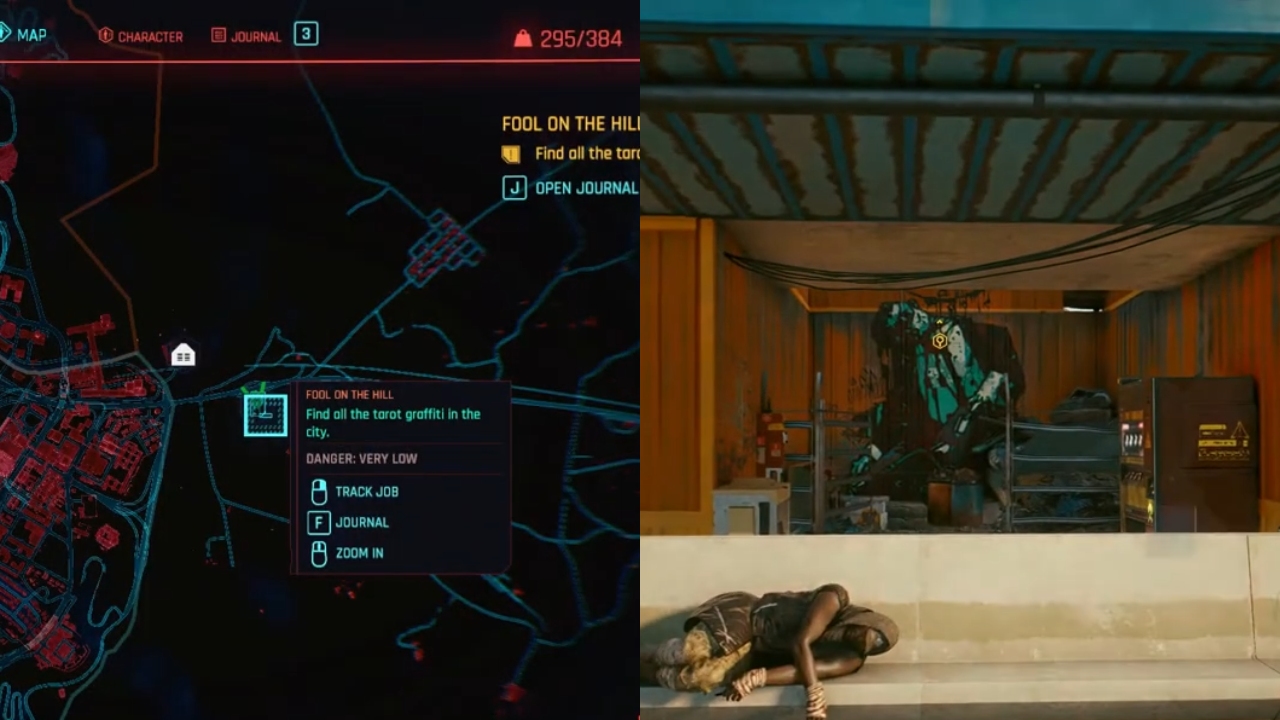Click the white apartment house icon on the map
This screenshot has height=720, width=1280.
pos(183,354)
